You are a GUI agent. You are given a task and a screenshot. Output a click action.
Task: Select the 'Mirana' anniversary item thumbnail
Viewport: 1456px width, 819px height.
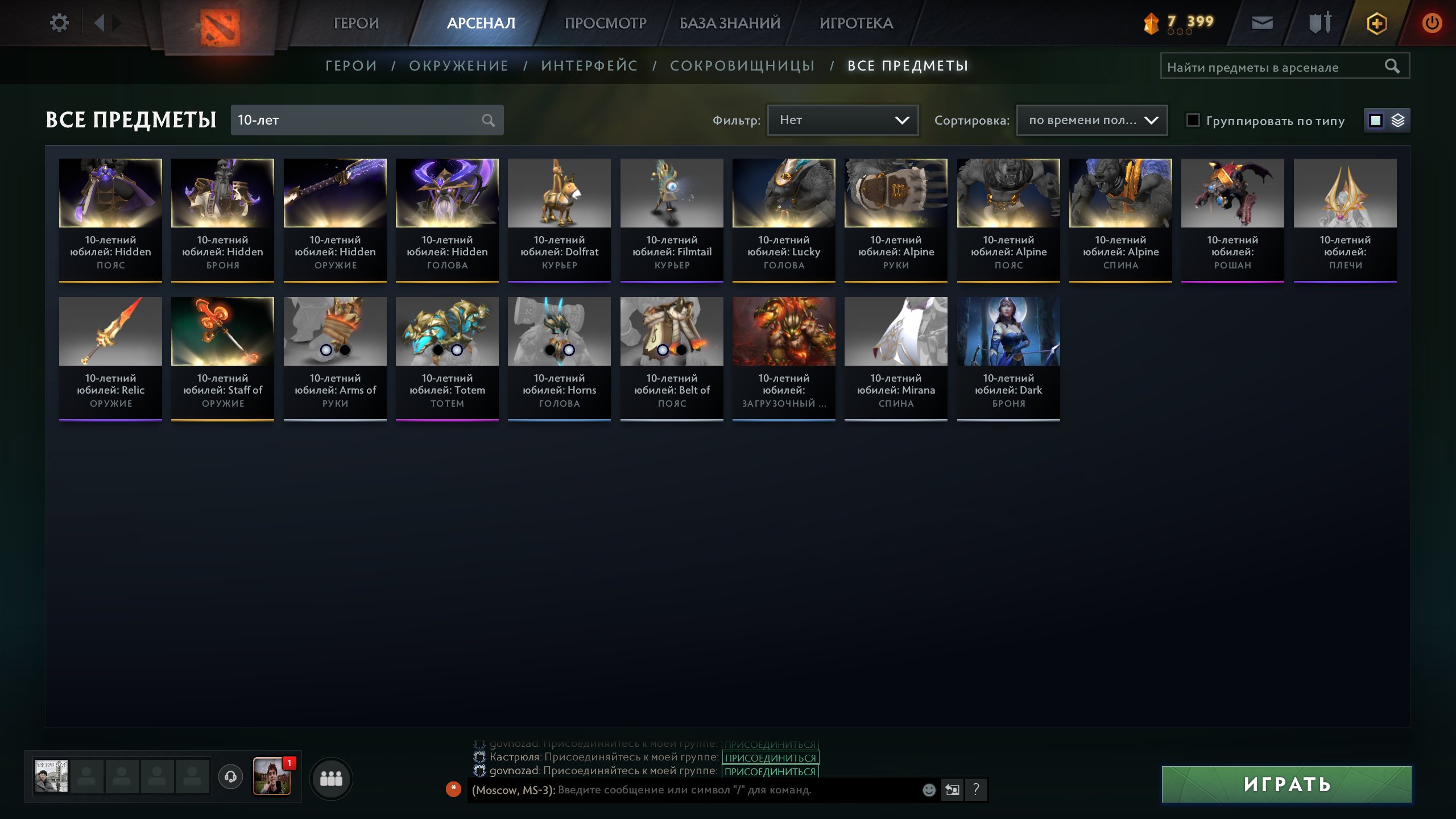coord(895,330)
